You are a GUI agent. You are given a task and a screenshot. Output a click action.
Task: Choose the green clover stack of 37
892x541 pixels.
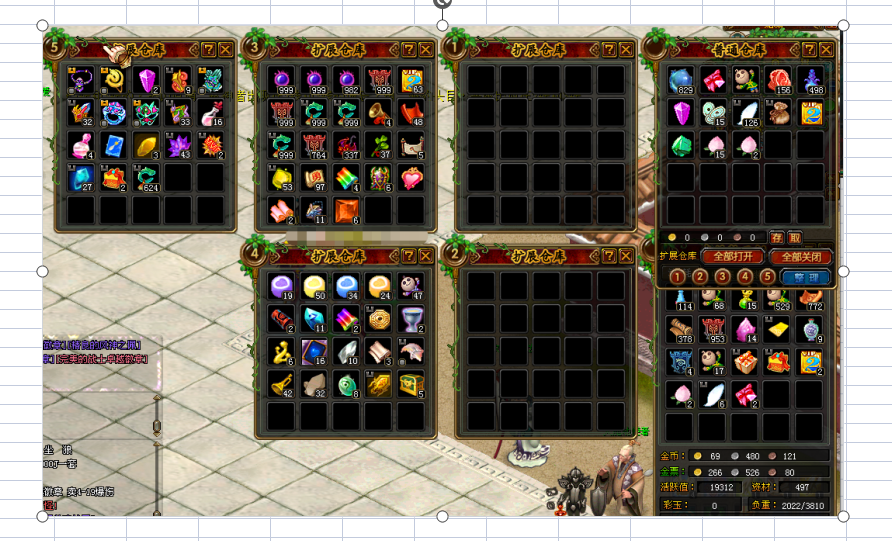coord(379,145)
